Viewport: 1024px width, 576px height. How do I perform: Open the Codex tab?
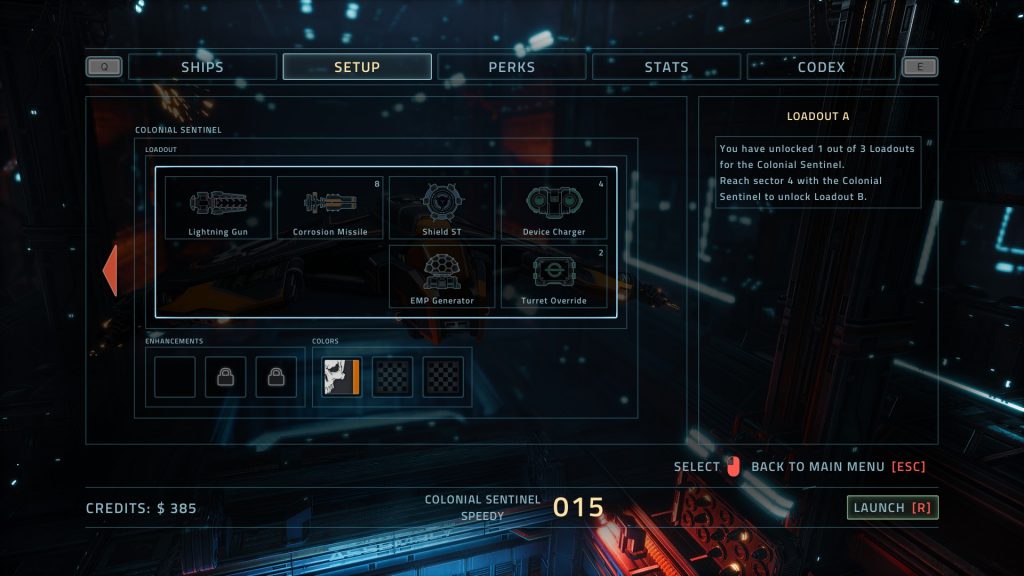click(x=821, y=67)
